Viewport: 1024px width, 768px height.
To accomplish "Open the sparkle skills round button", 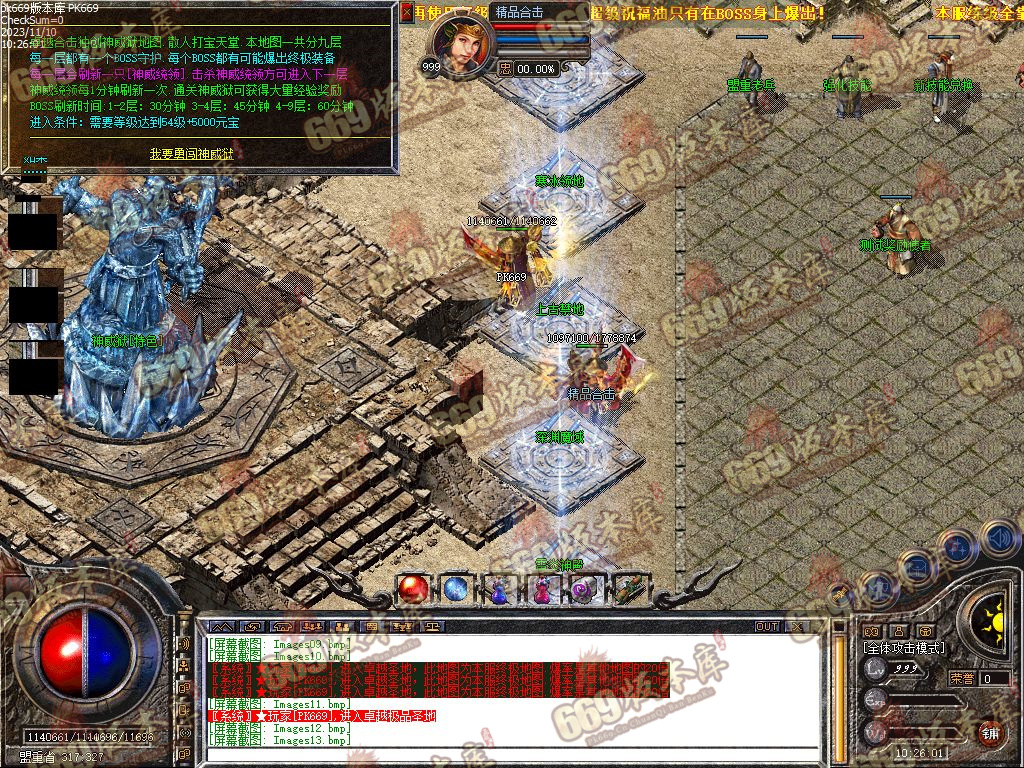I will (x=958, y=546).
